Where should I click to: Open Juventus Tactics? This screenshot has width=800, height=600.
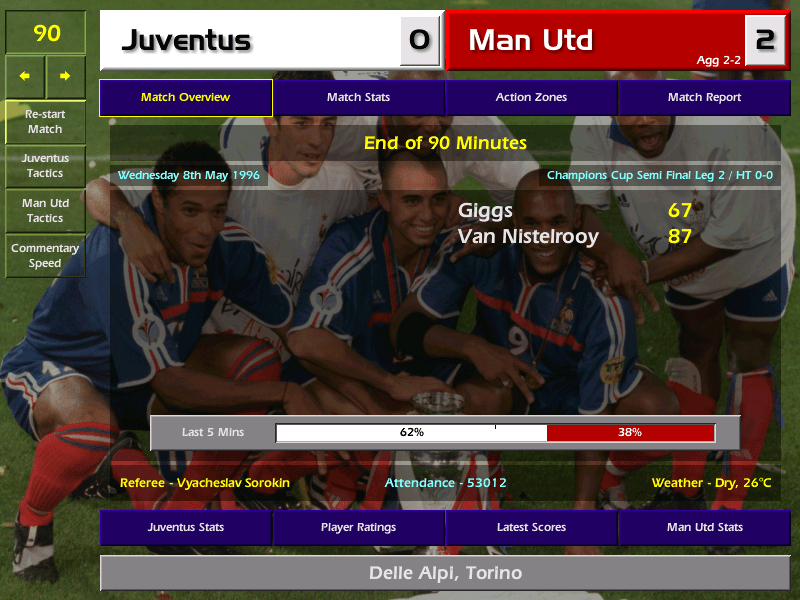click(x=45, y=166)
